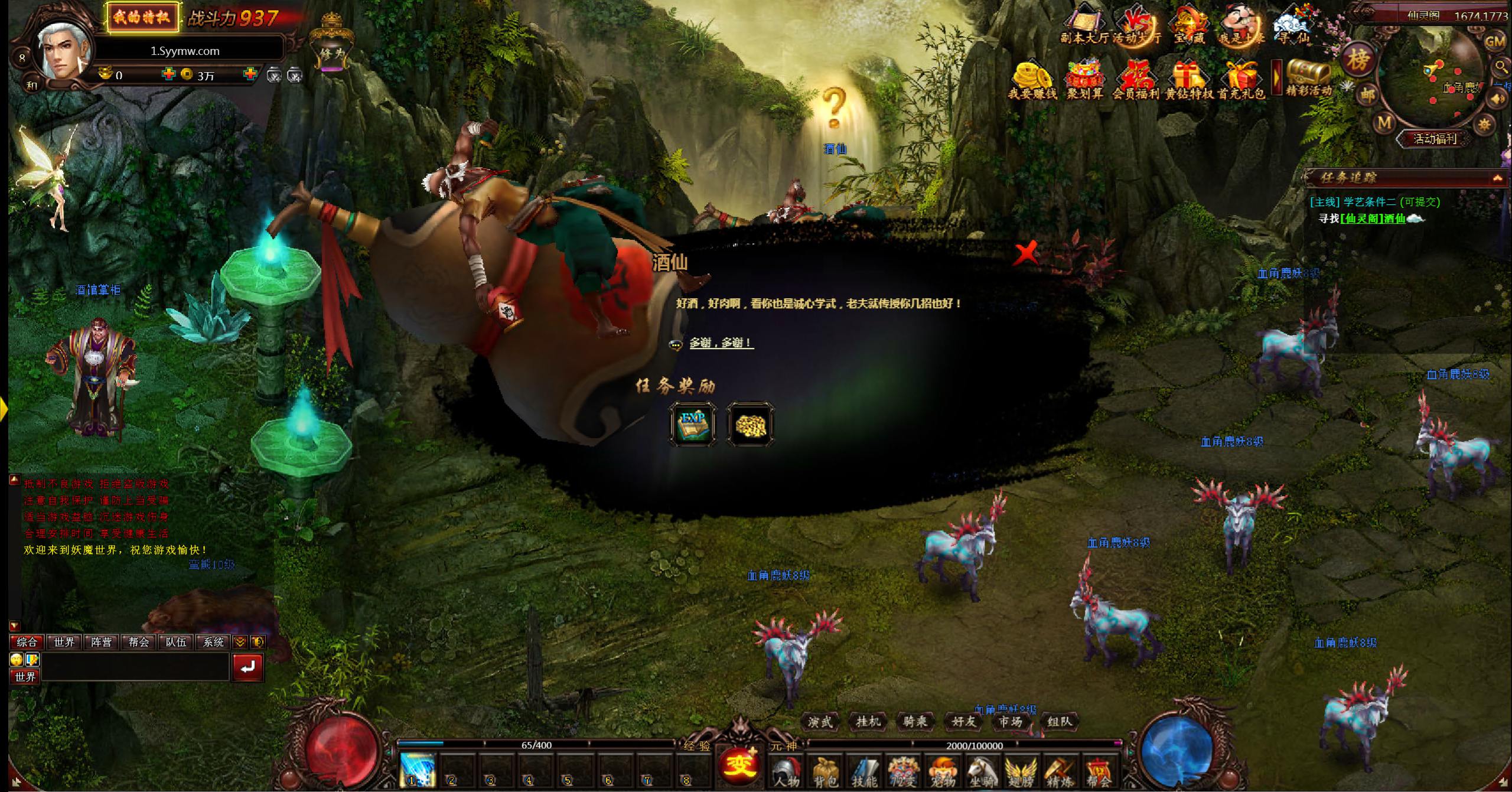The width and height of the screenshot is (1512, 792).
Task: Open the 榜 ranking button
Action: click(1357, 59)
